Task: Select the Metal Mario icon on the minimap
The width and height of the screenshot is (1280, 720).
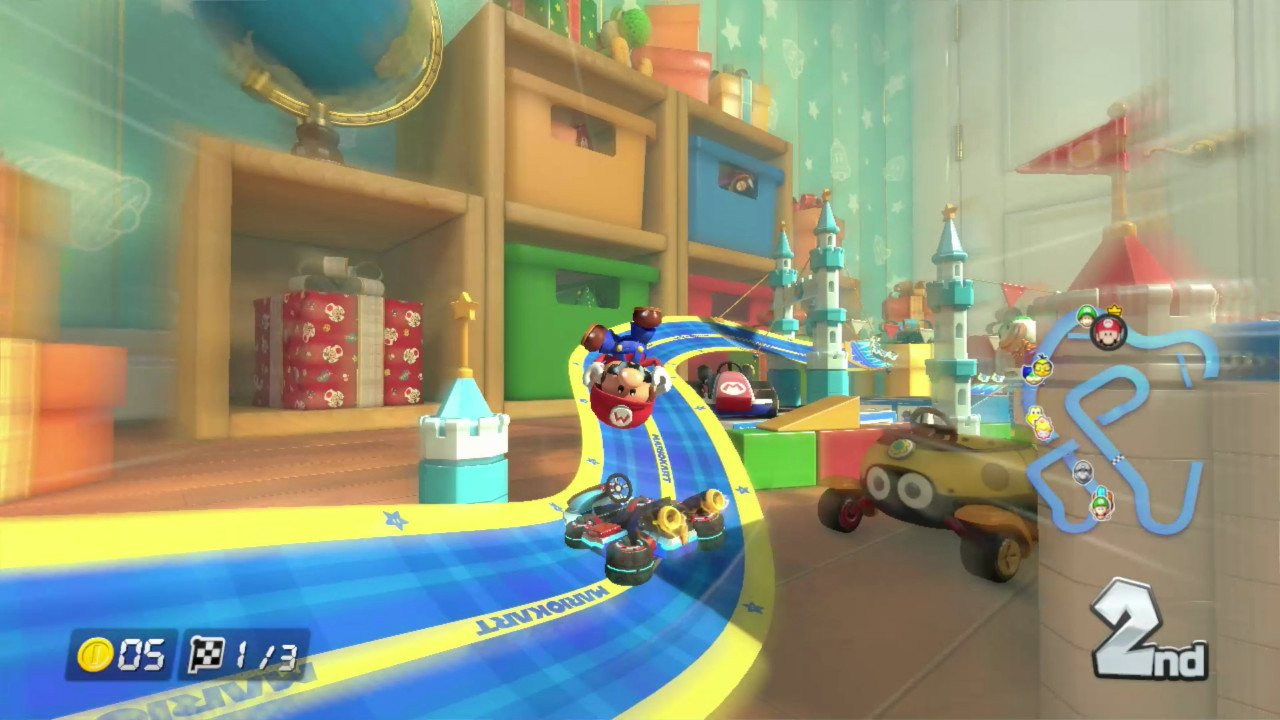Action: click(1082, 471)
